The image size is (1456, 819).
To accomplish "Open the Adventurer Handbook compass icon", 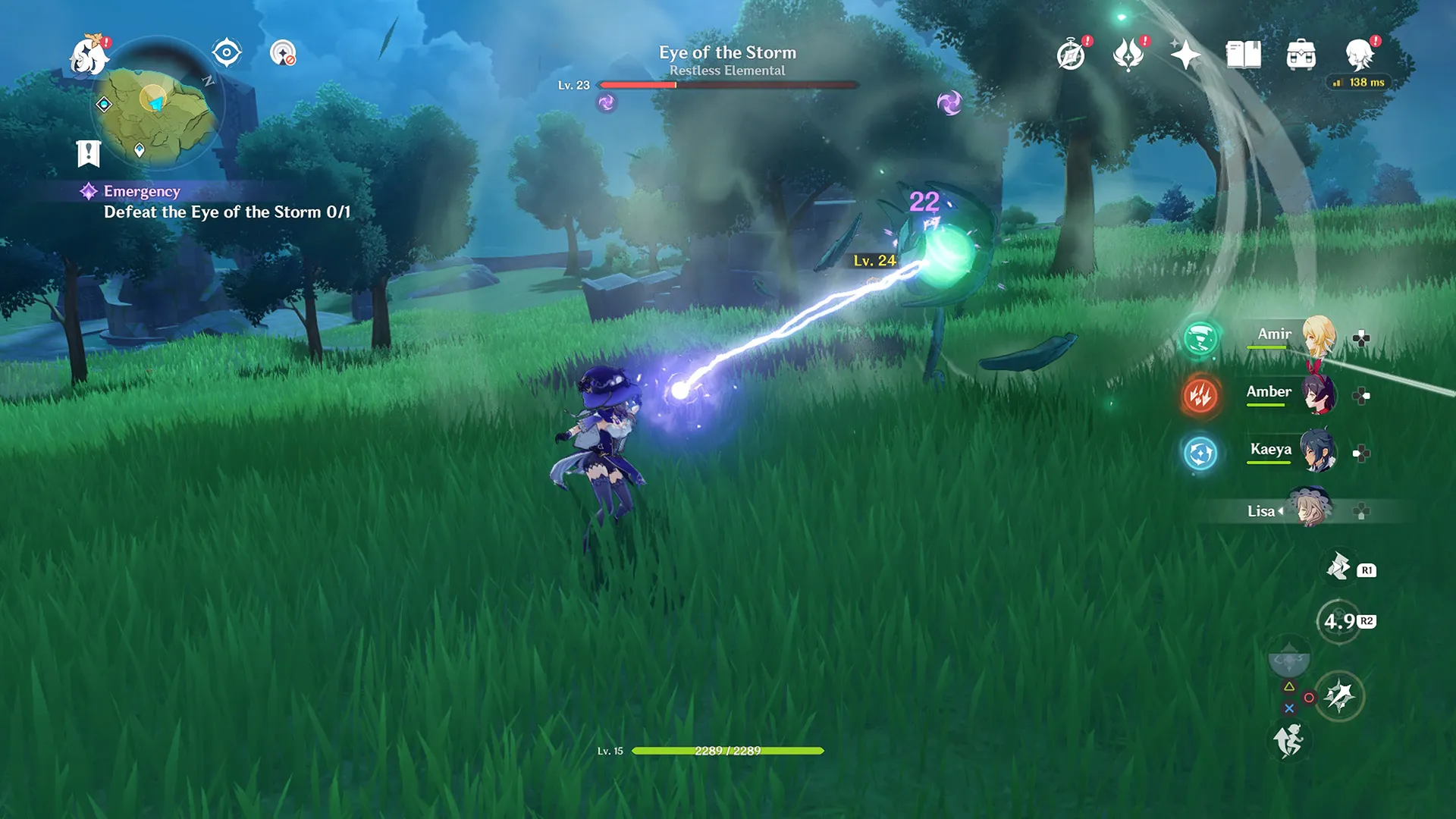I will point(1071,55).
